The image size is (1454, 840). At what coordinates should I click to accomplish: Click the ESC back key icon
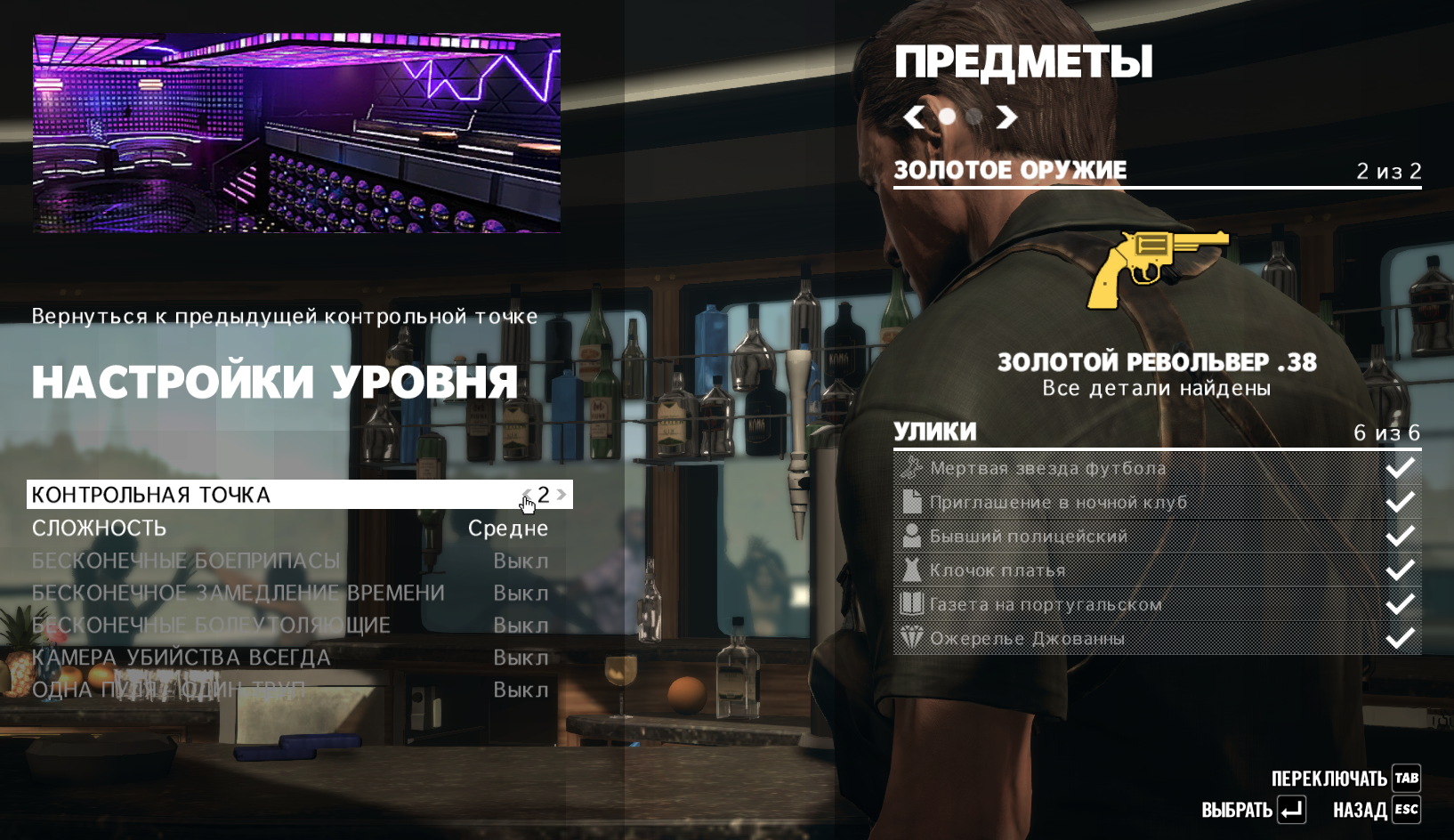click(1406, 810)
